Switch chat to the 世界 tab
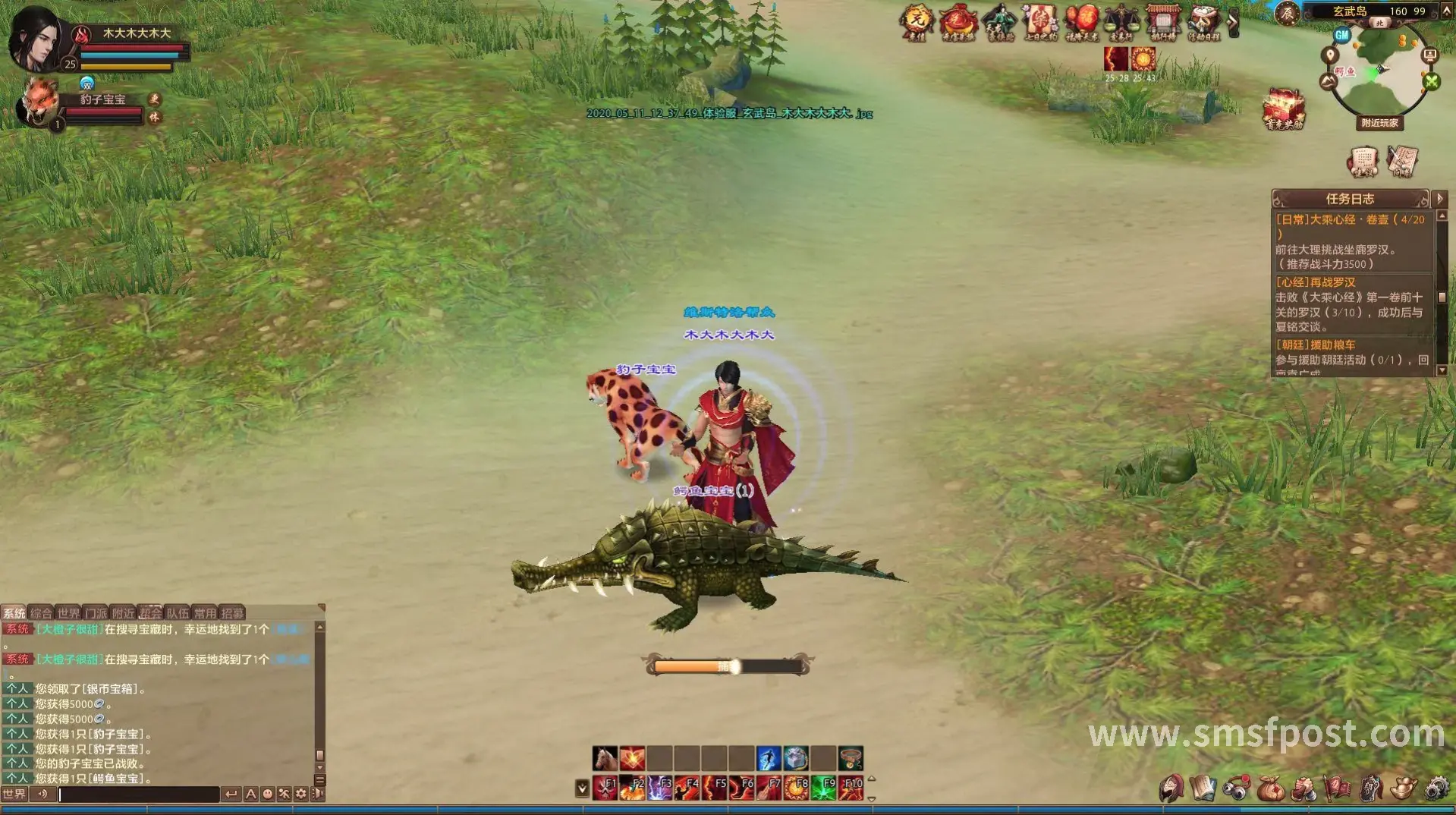This screenshot has width=1456, height=815. [68, 613]
